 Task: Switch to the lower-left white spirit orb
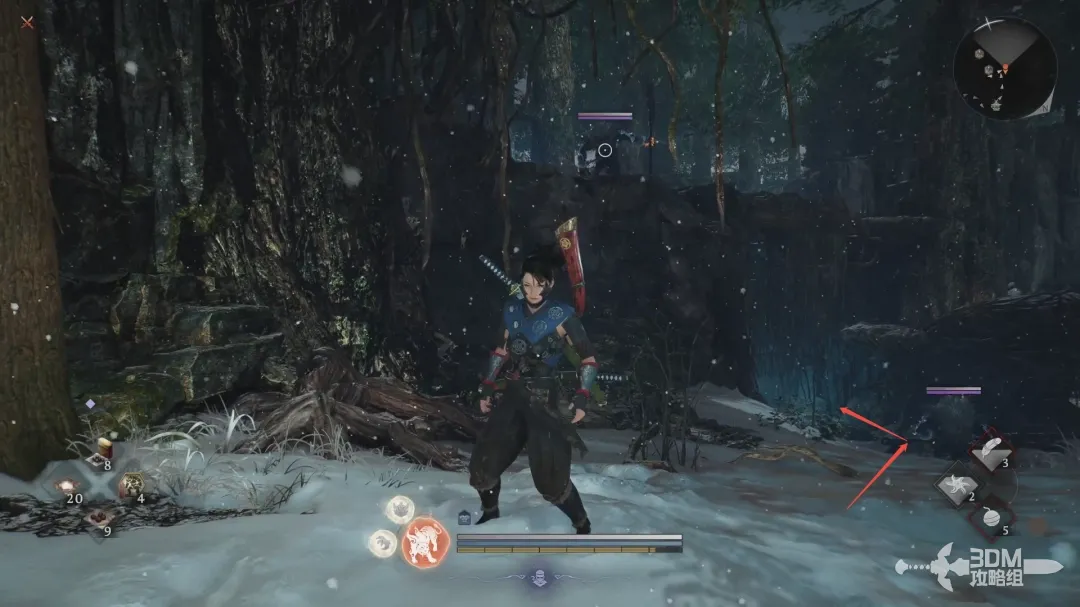[382, 542]
